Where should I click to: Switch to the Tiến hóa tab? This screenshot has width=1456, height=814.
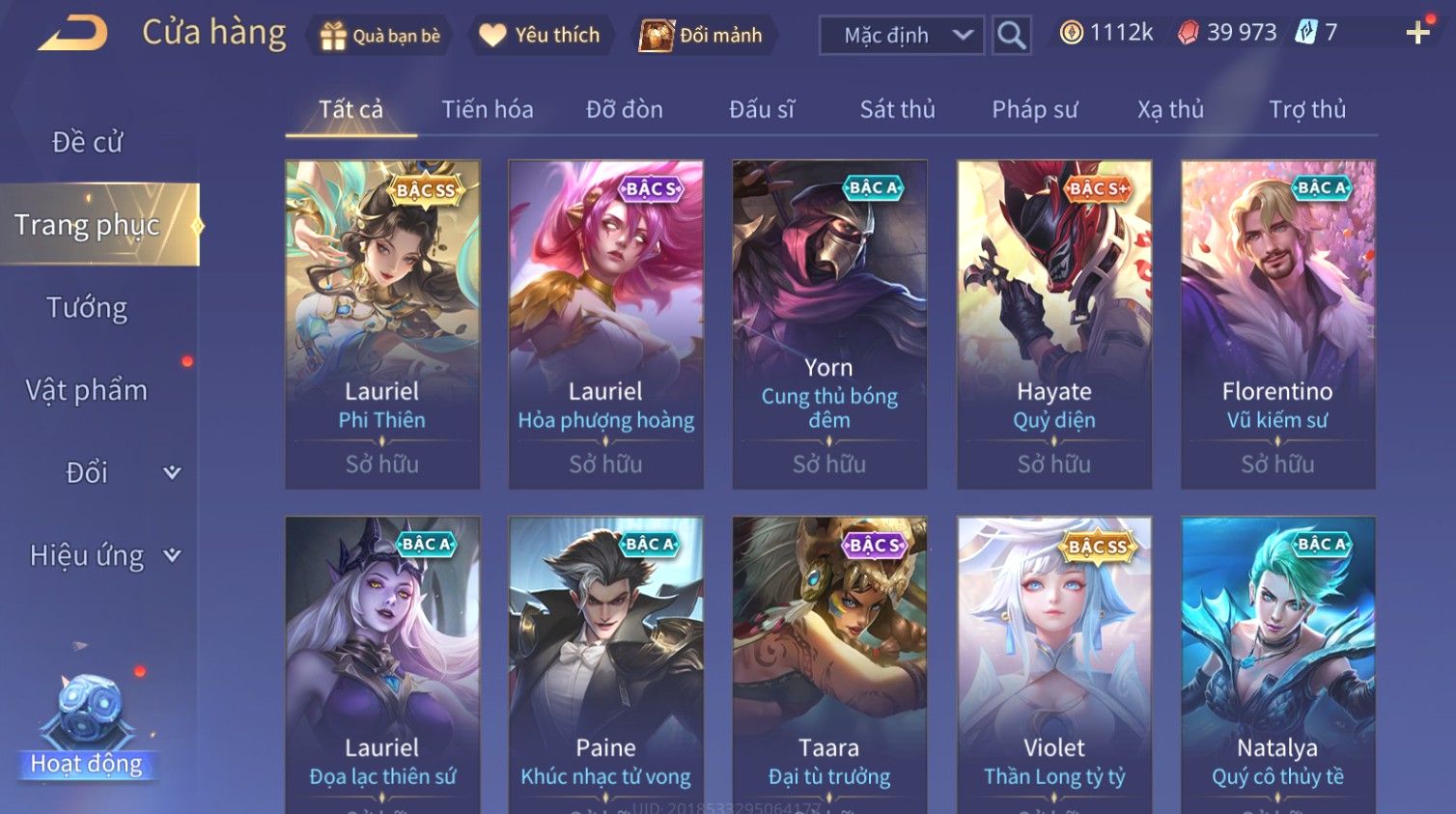(x=487, y=110)
